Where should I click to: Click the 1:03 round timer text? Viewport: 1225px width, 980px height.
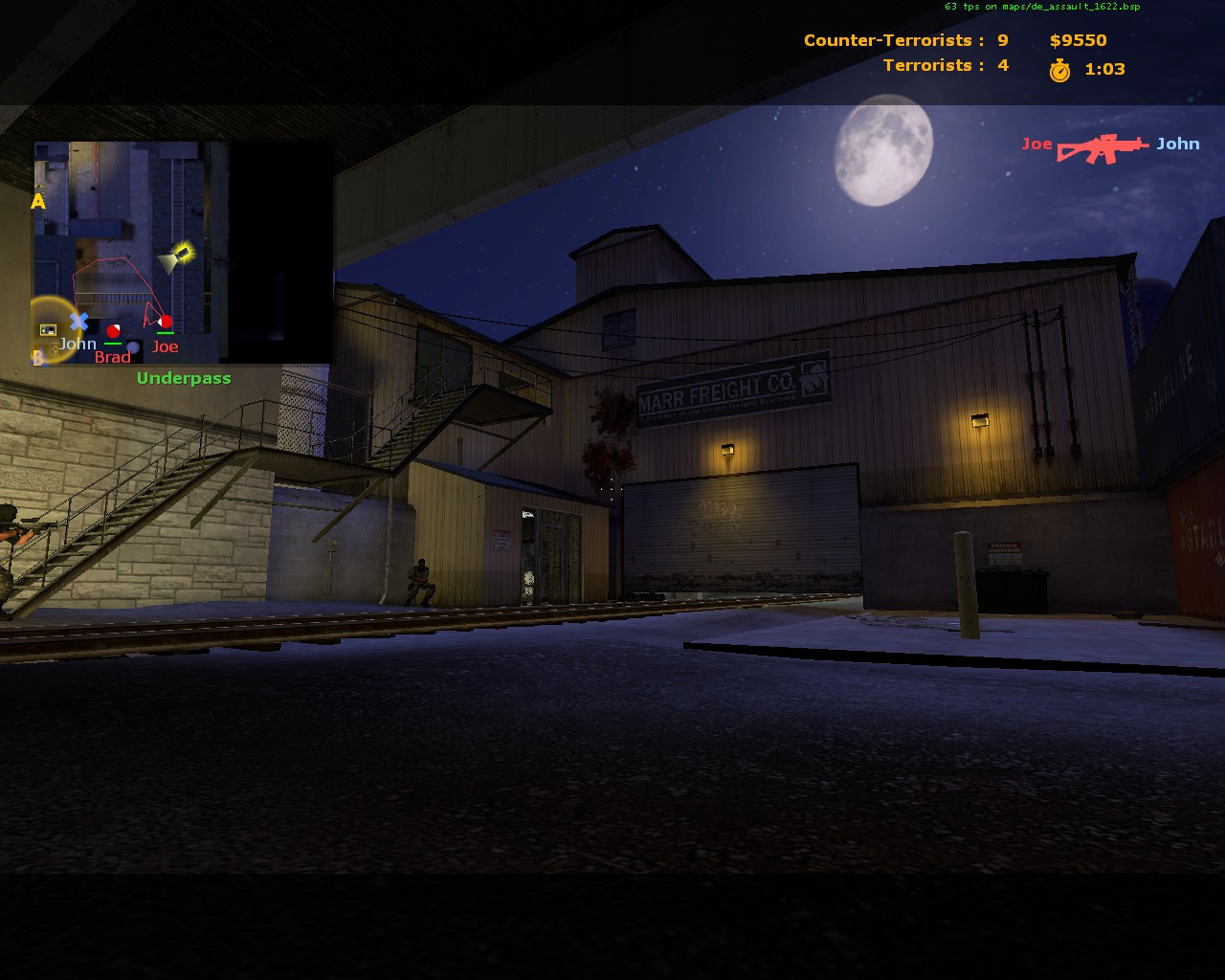pyautogui.click(x=1102, y=68)
